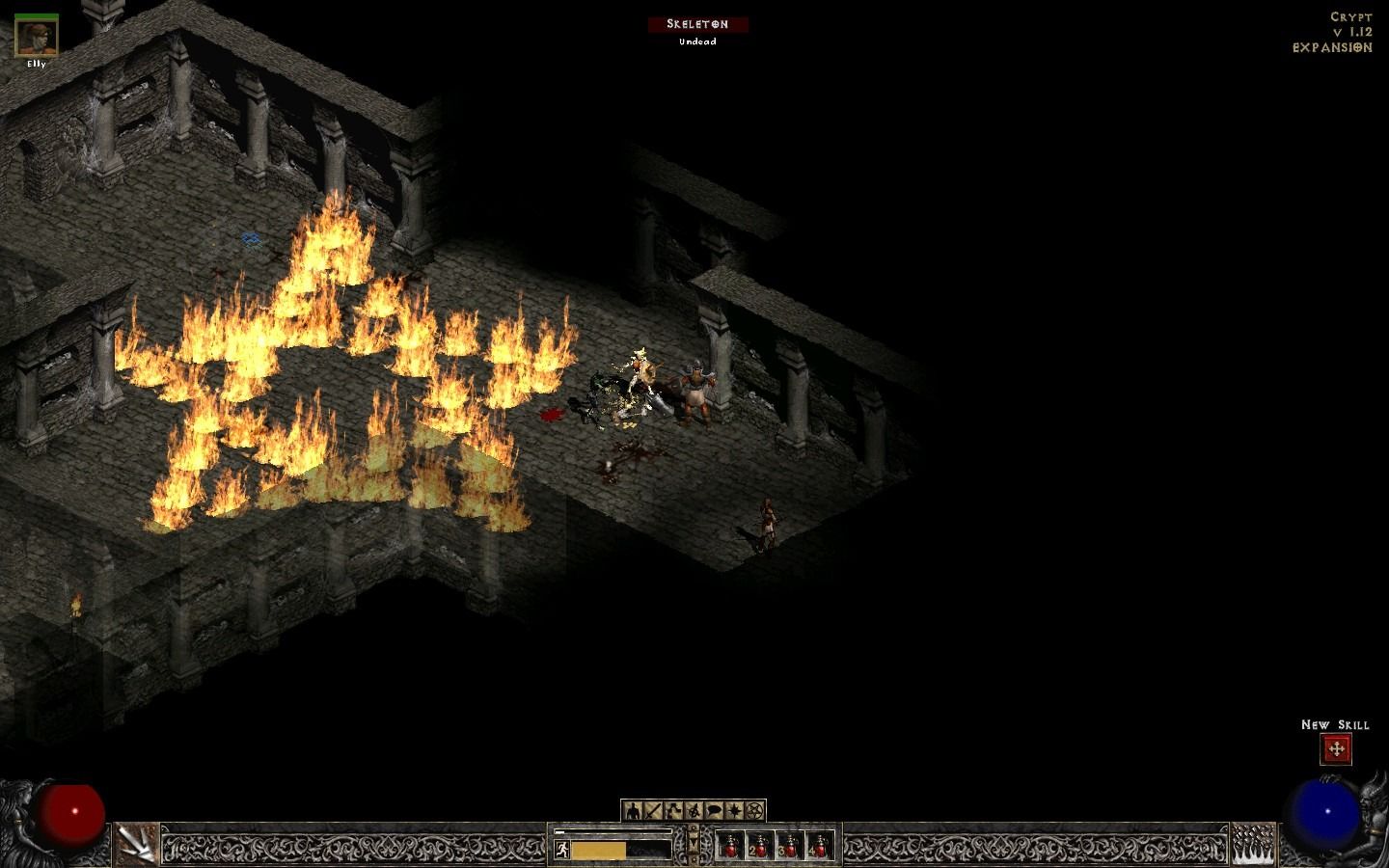Collapse the mini panel with the center toggle

(694, 844)
